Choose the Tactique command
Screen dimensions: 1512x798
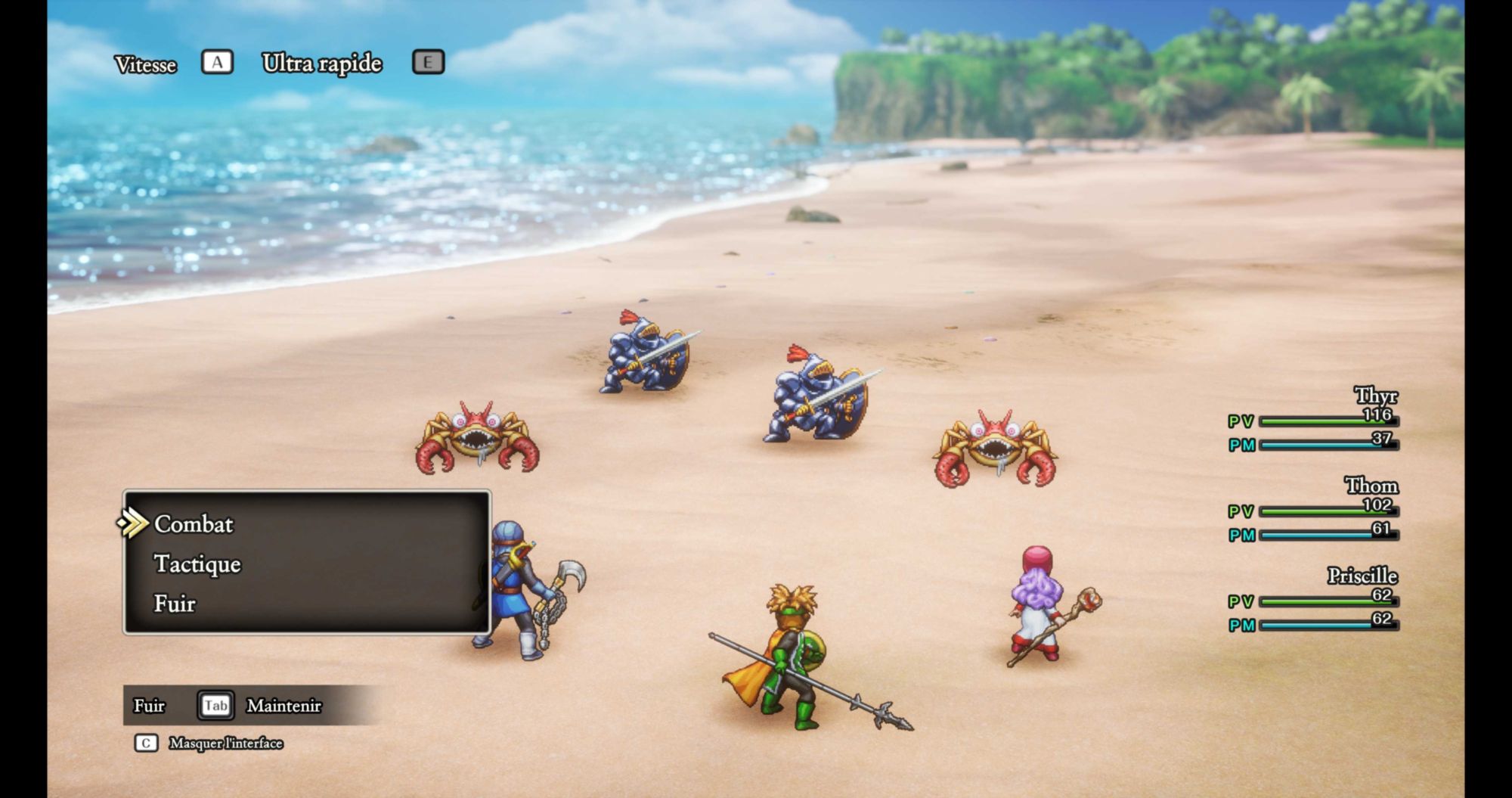(197, 564)
